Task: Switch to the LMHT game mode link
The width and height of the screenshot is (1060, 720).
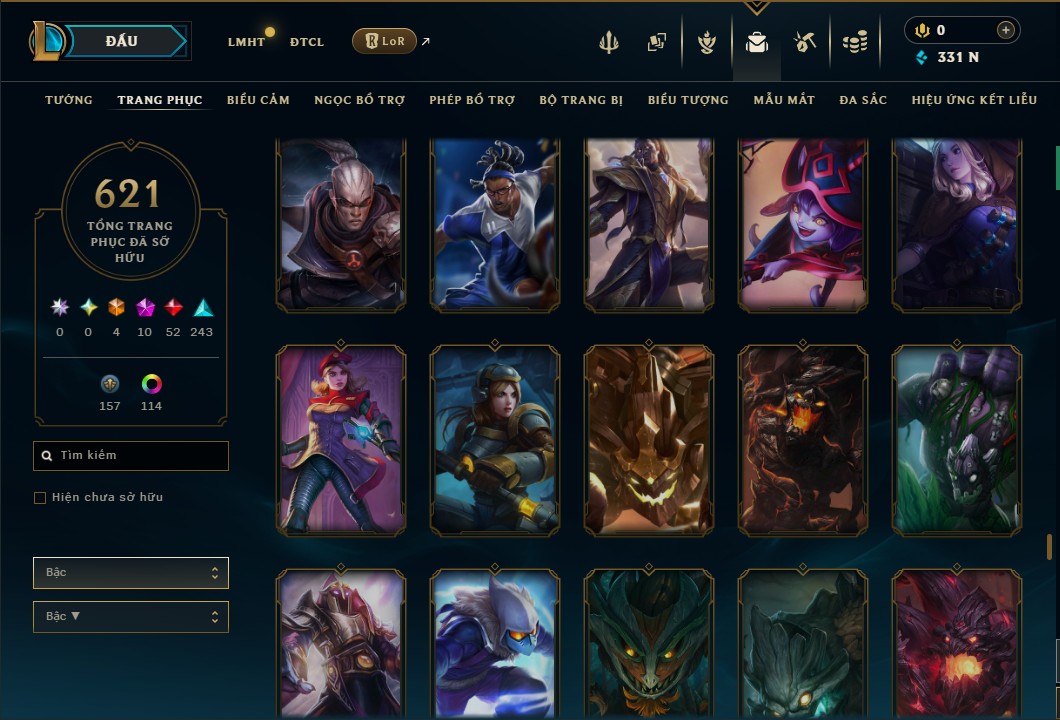Action: [x=246, y=42]
